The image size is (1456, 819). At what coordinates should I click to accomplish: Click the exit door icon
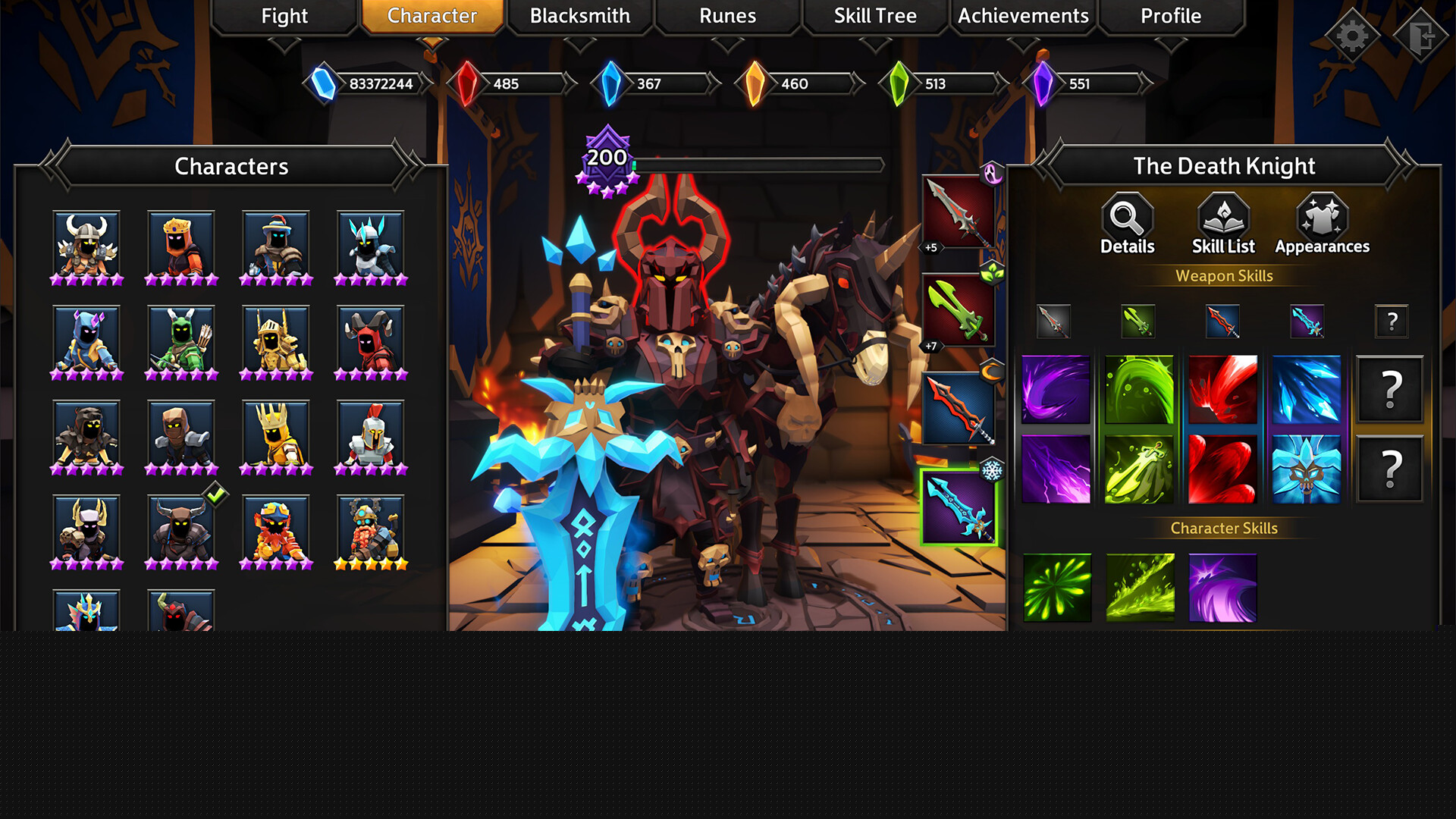point(1422,35)
